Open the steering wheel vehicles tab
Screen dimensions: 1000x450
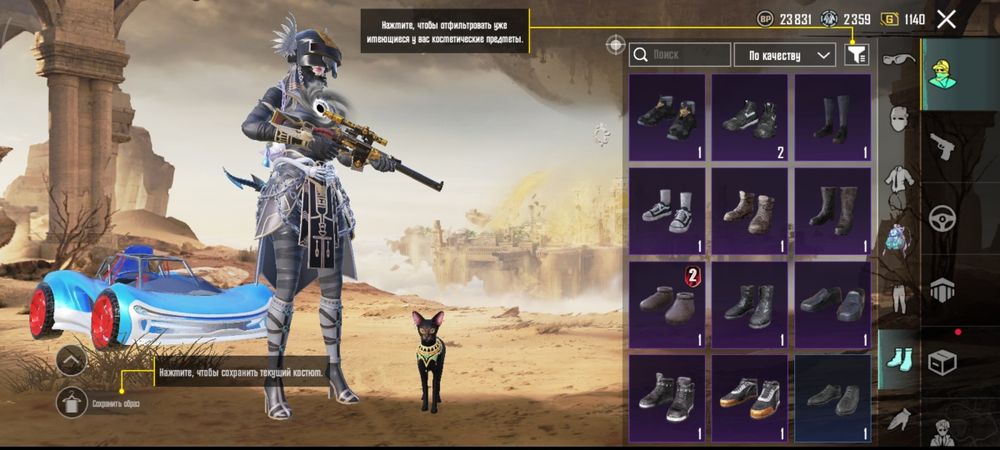pyautogui.click(x=942, y=219)
